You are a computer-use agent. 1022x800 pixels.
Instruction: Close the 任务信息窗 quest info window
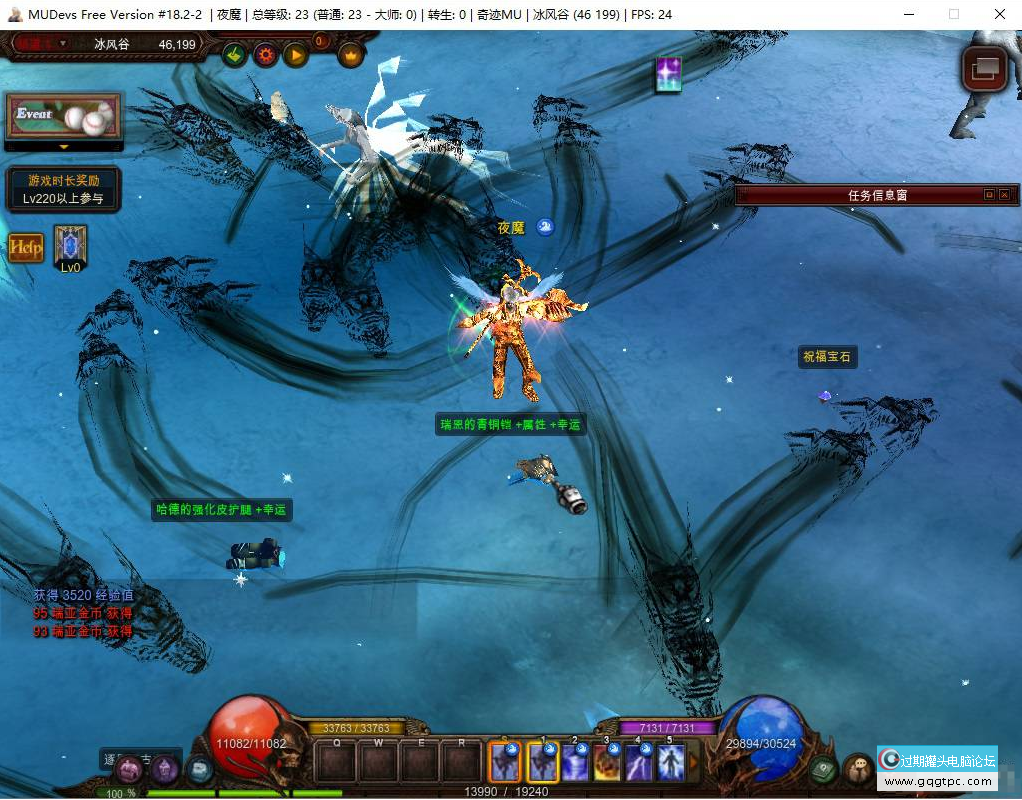coord(1004,195)
